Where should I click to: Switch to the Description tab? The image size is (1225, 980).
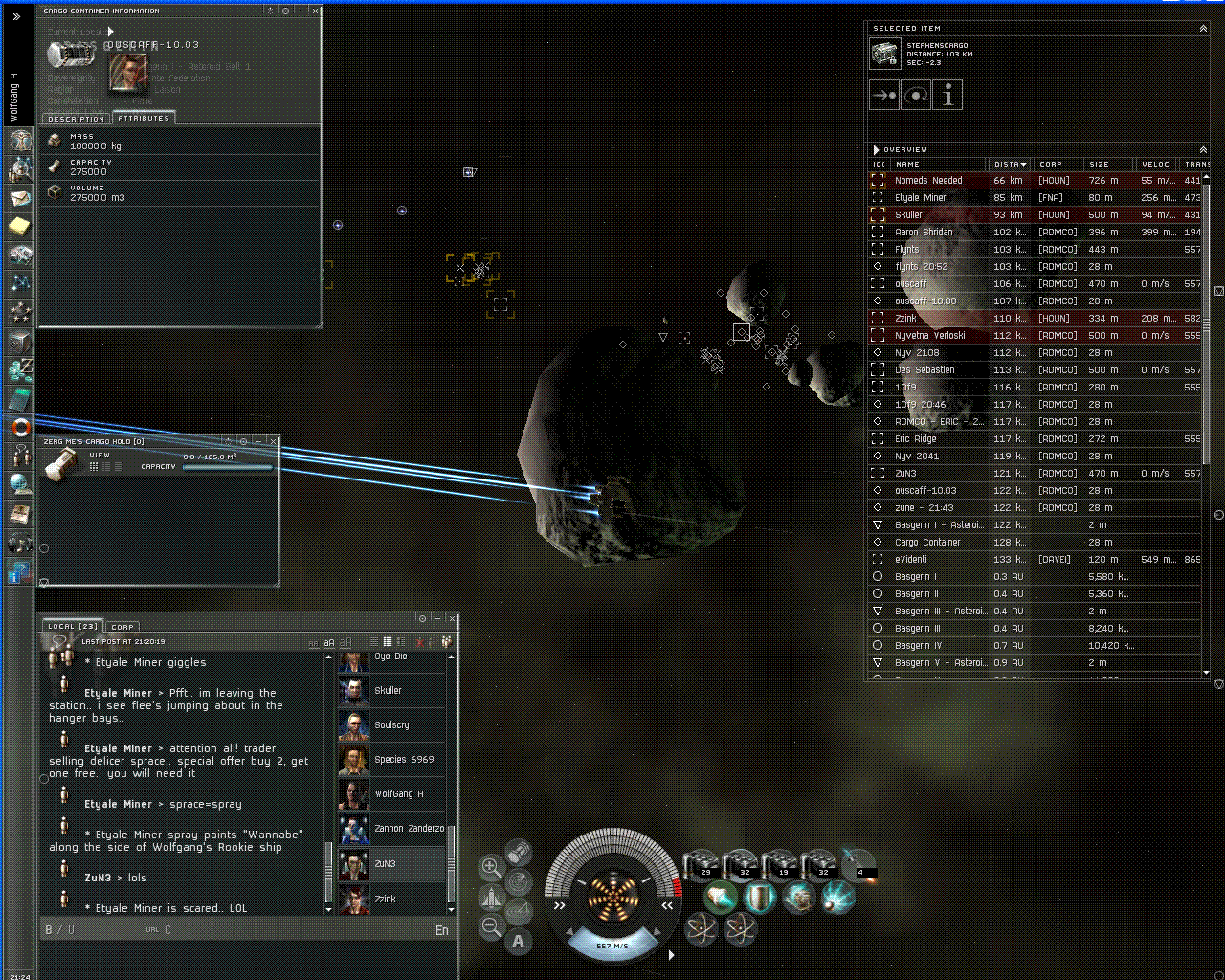[x=76, y=119]
